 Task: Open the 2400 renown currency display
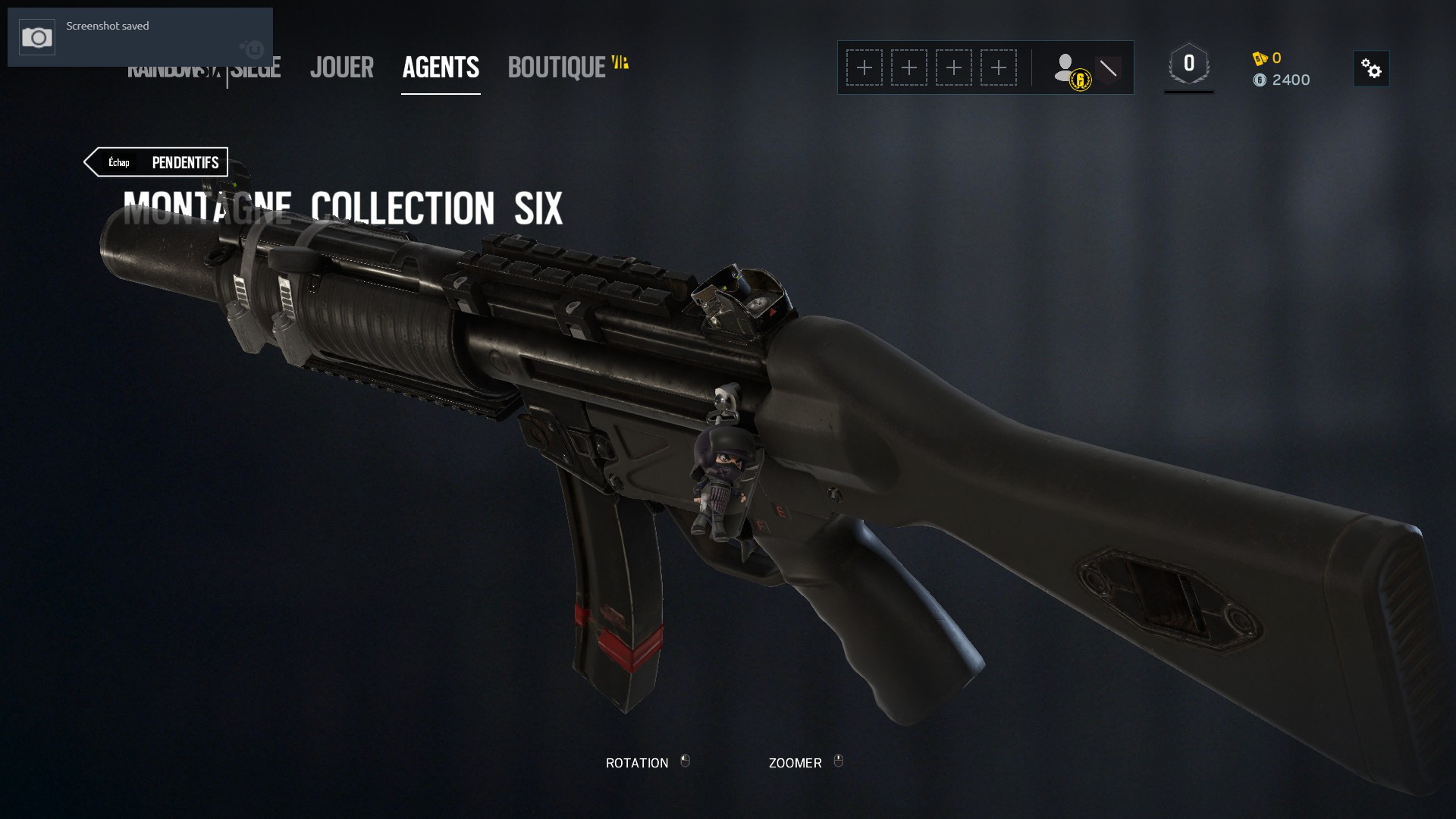[x=1282, y=80]
